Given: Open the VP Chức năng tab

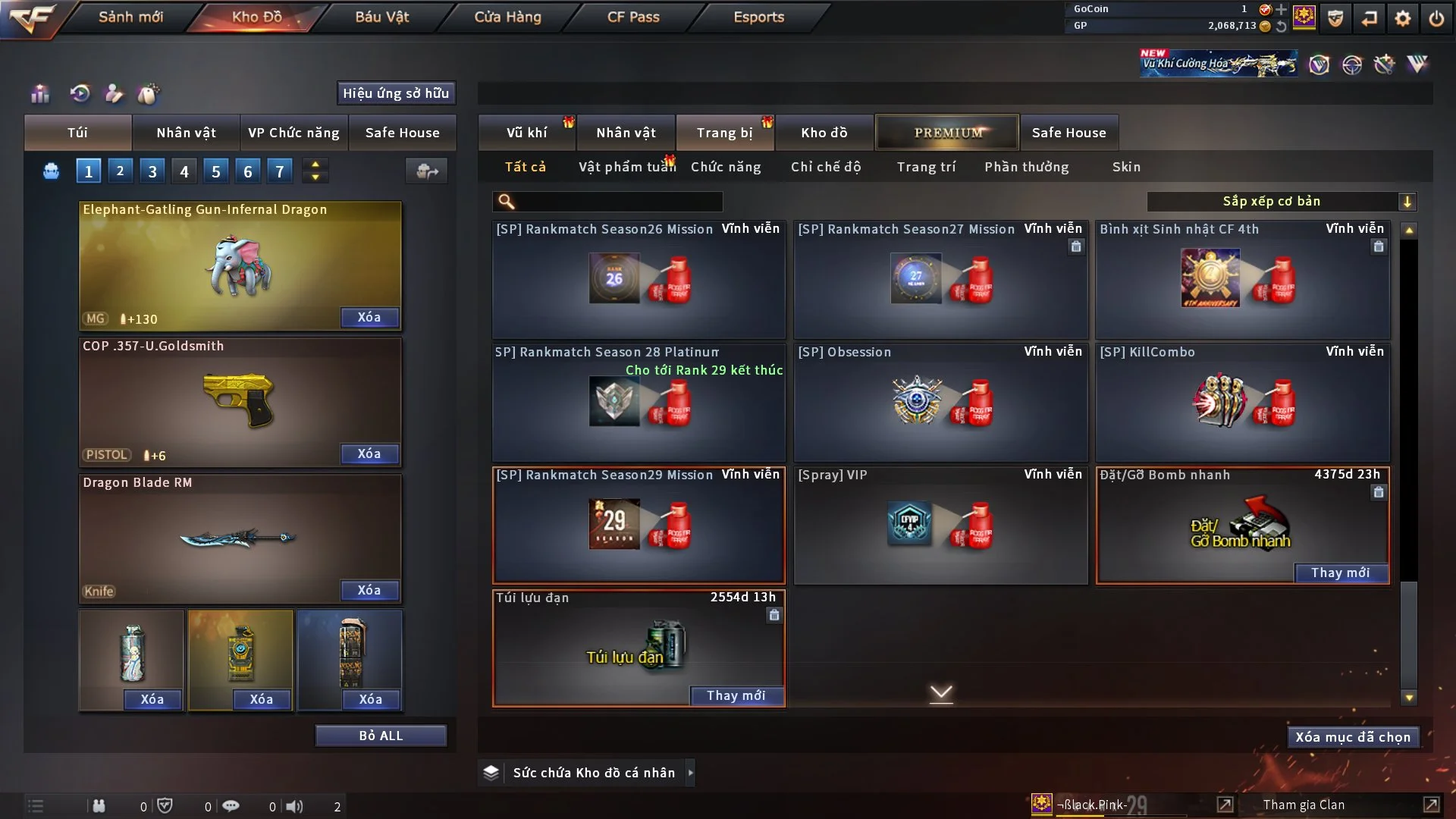Looking at the screenshot, I should [x=293, y=133].
